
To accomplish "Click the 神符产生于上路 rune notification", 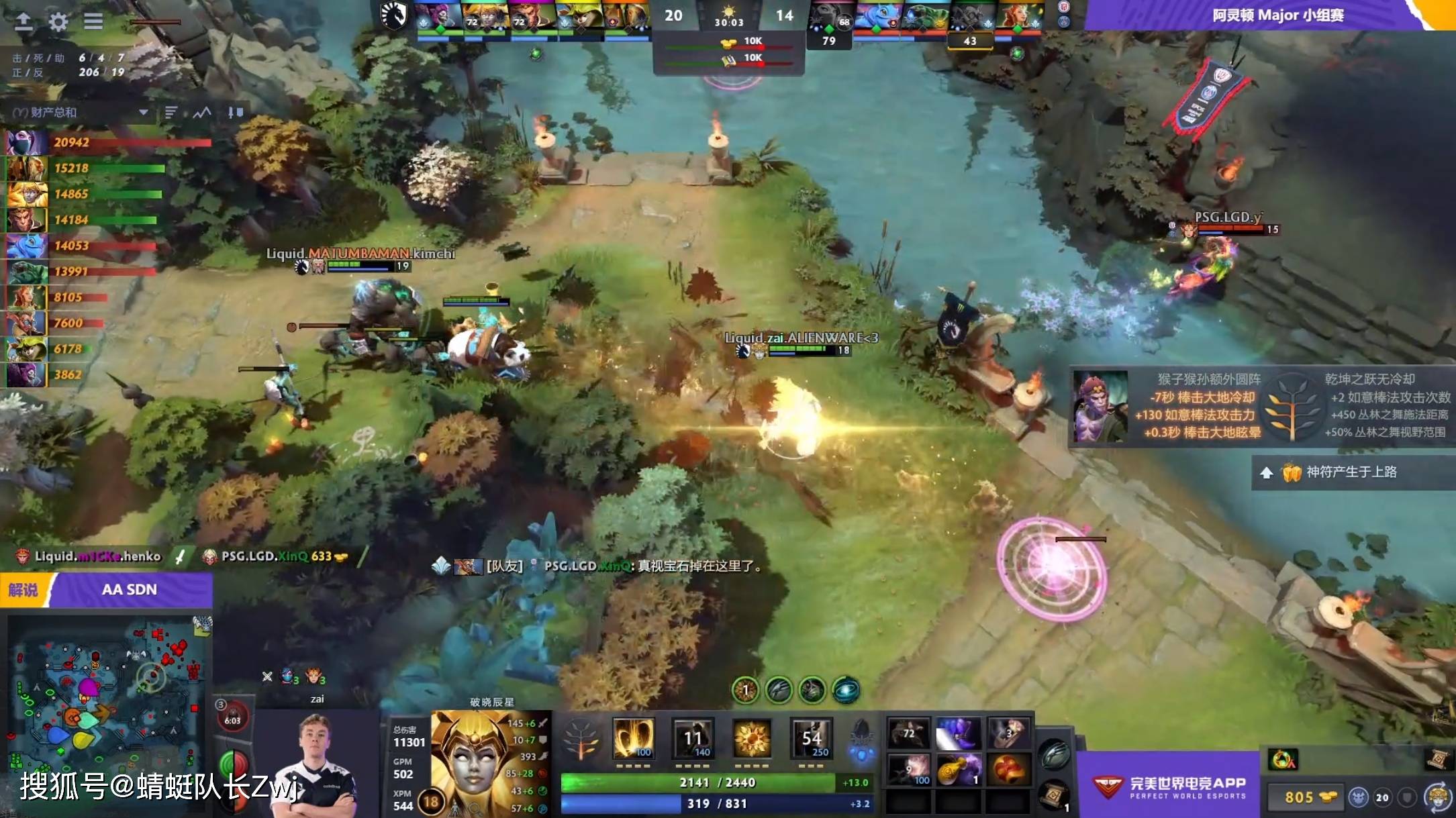I will (x=1349, y=472).
